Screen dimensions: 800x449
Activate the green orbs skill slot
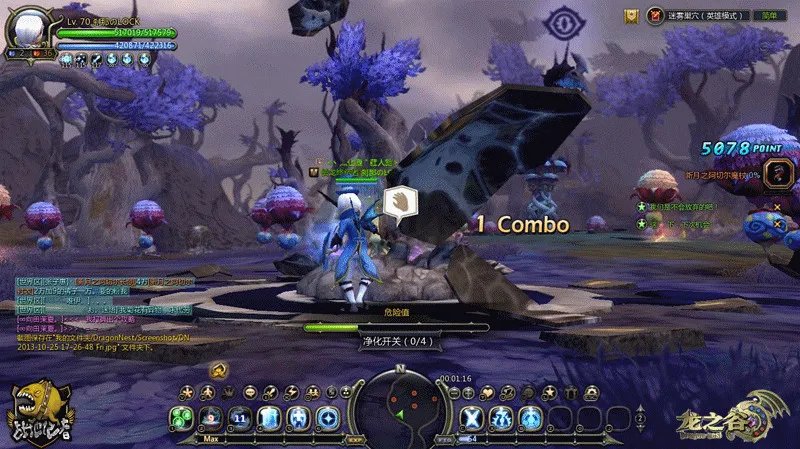[181, 417]
